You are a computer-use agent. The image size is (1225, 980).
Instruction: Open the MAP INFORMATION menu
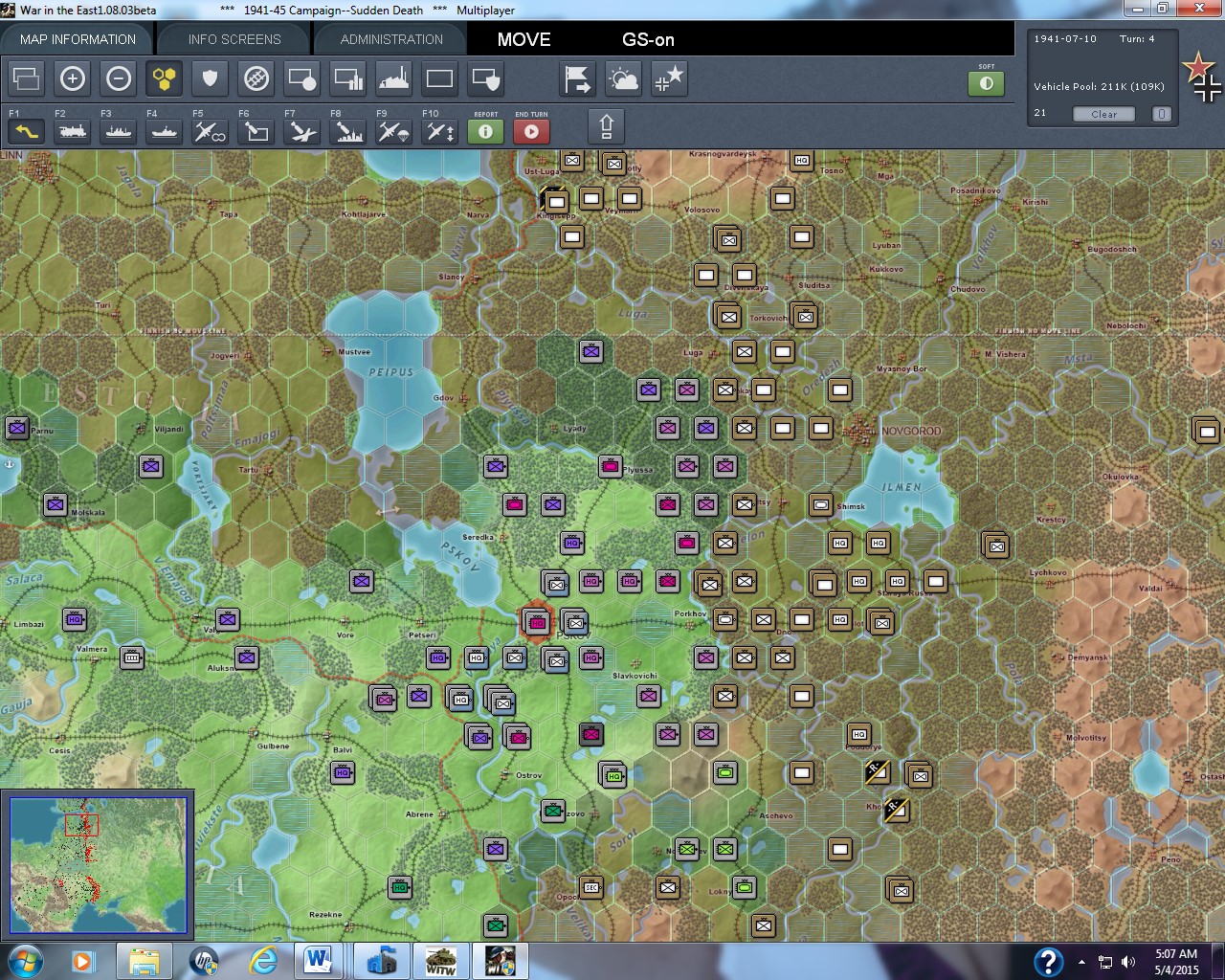78,39
